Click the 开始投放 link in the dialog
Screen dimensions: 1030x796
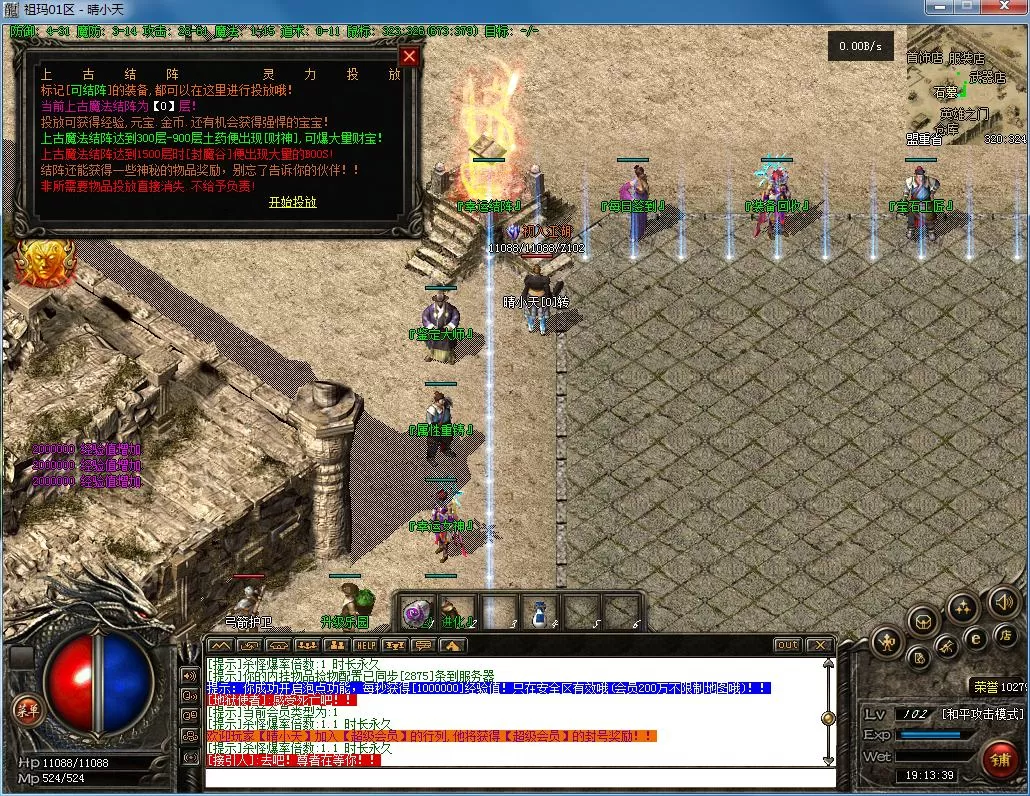click(292, 202)
